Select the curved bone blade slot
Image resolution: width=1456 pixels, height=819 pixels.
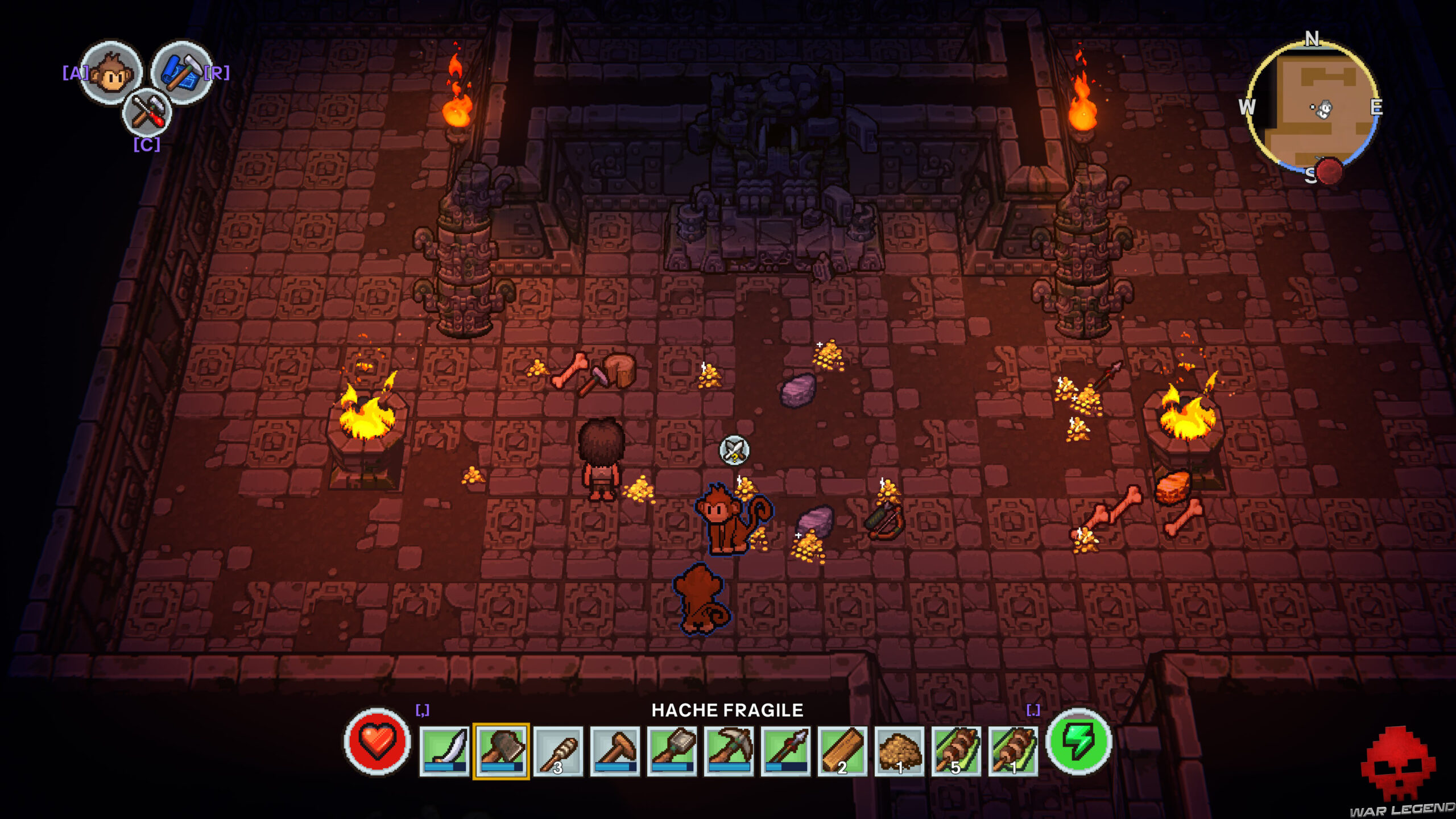pyautogui.click(x=444, y=751)
